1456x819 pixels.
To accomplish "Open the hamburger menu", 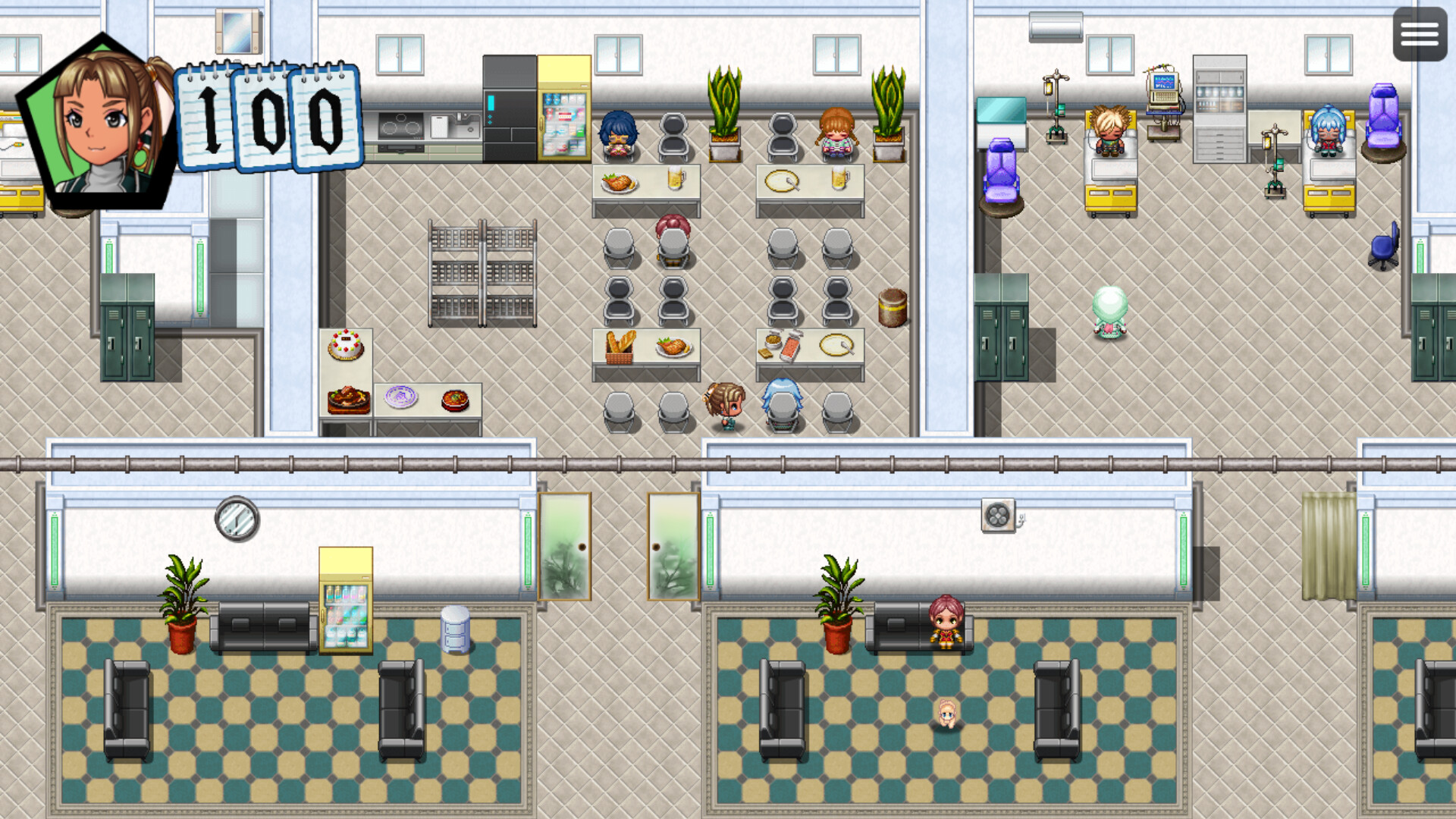I will pos(1420,33).
